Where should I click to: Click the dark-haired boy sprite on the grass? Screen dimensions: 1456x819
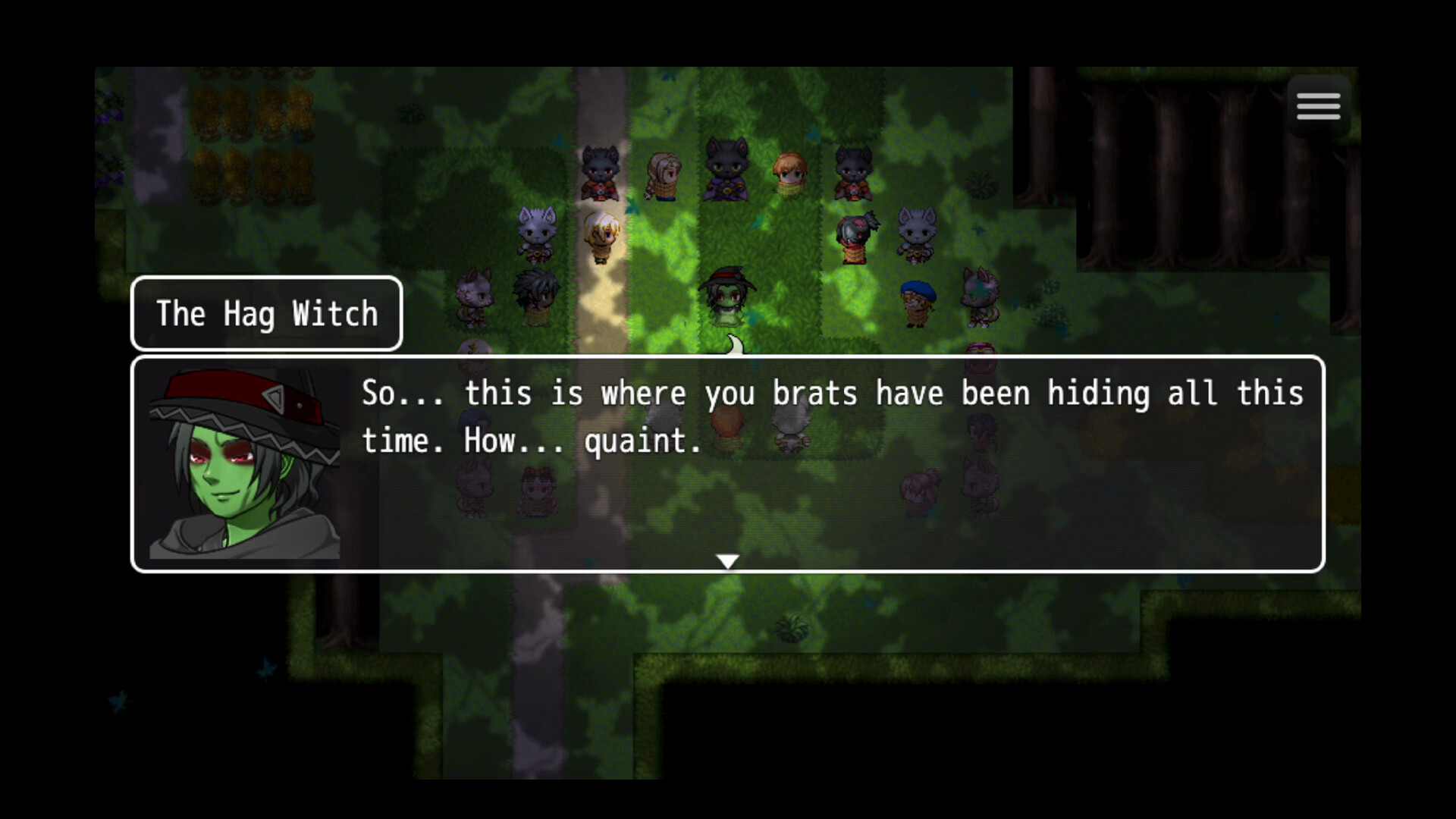pyautogui.click(x=535, y=296)
